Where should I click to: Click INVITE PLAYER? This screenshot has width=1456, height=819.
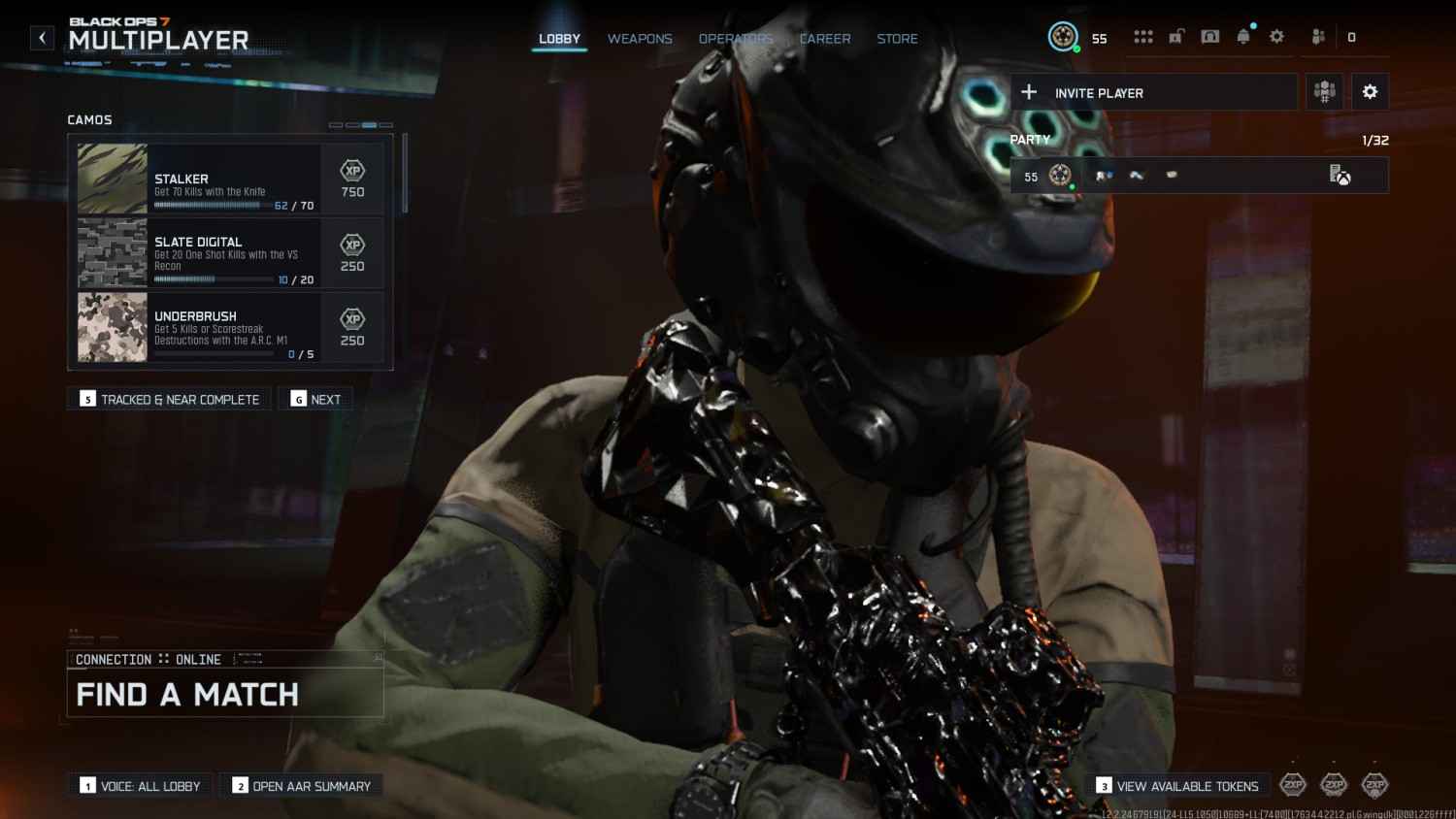point(1099,92)
